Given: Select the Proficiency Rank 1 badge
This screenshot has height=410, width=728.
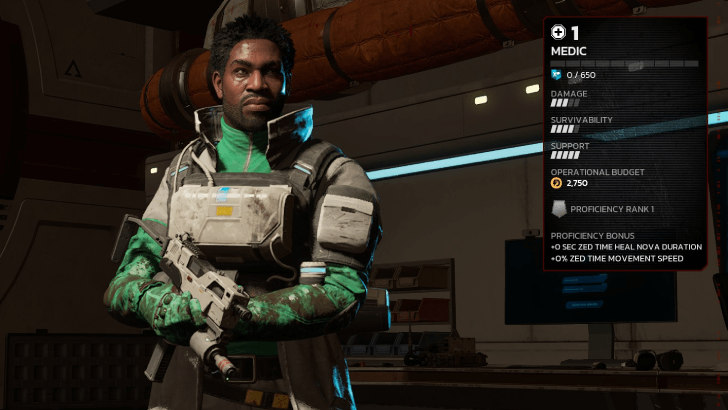Looking at the screenshot, I should pyautogui.click(x=559, y=209).
